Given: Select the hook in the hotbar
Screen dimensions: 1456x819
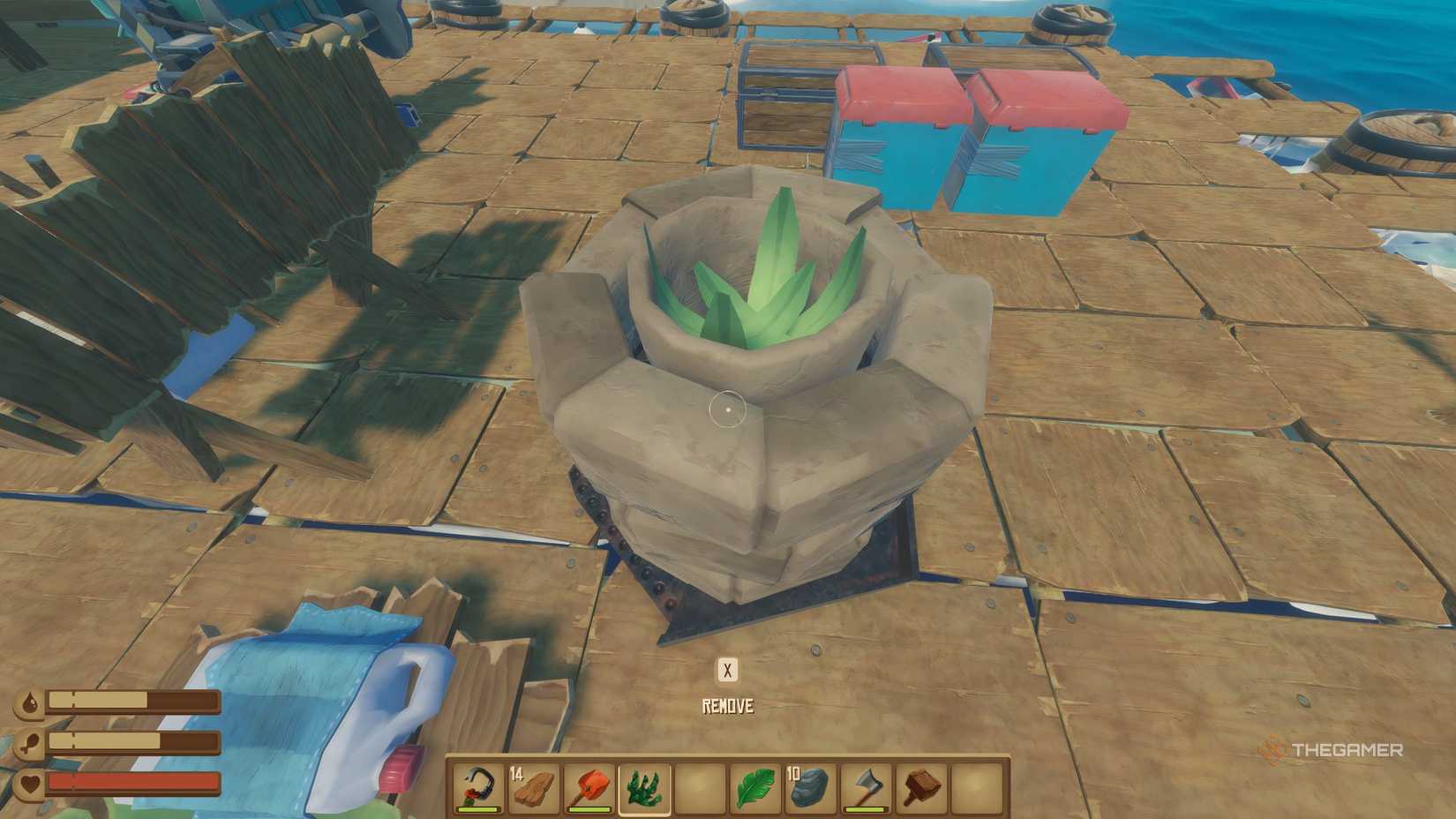Looking at the screenshot, I should coord(476,788).
